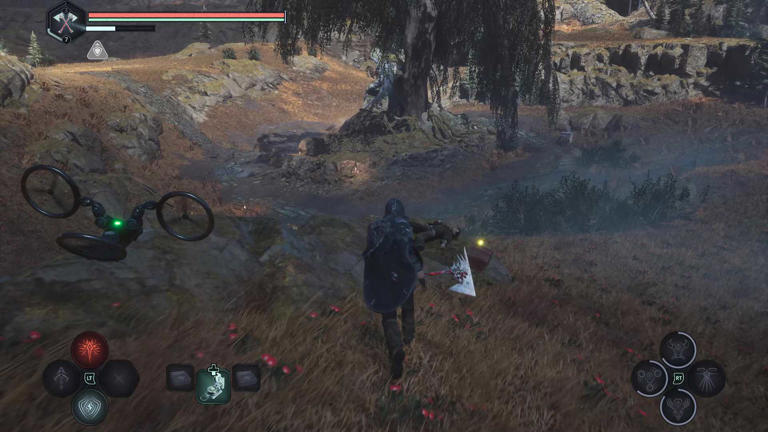Use the bottom winged-figure skill
Screen dimensions: 768x432
click(x=679, y=406)
